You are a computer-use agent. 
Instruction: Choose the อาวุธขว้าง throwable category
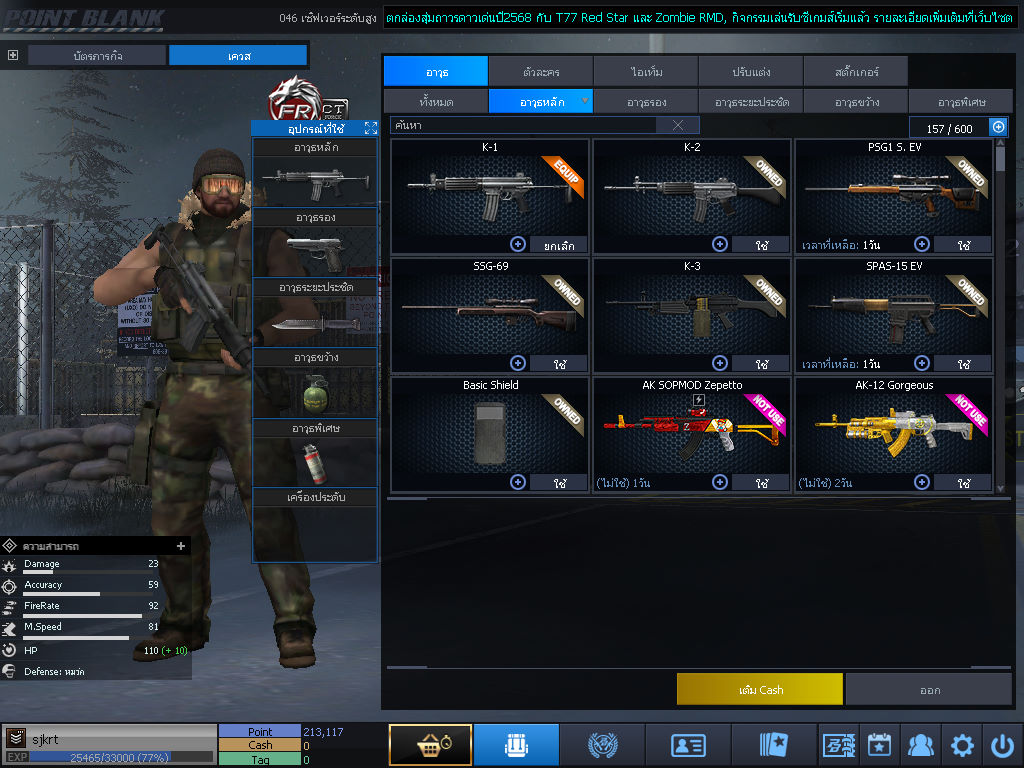click(x=856, y=102)
